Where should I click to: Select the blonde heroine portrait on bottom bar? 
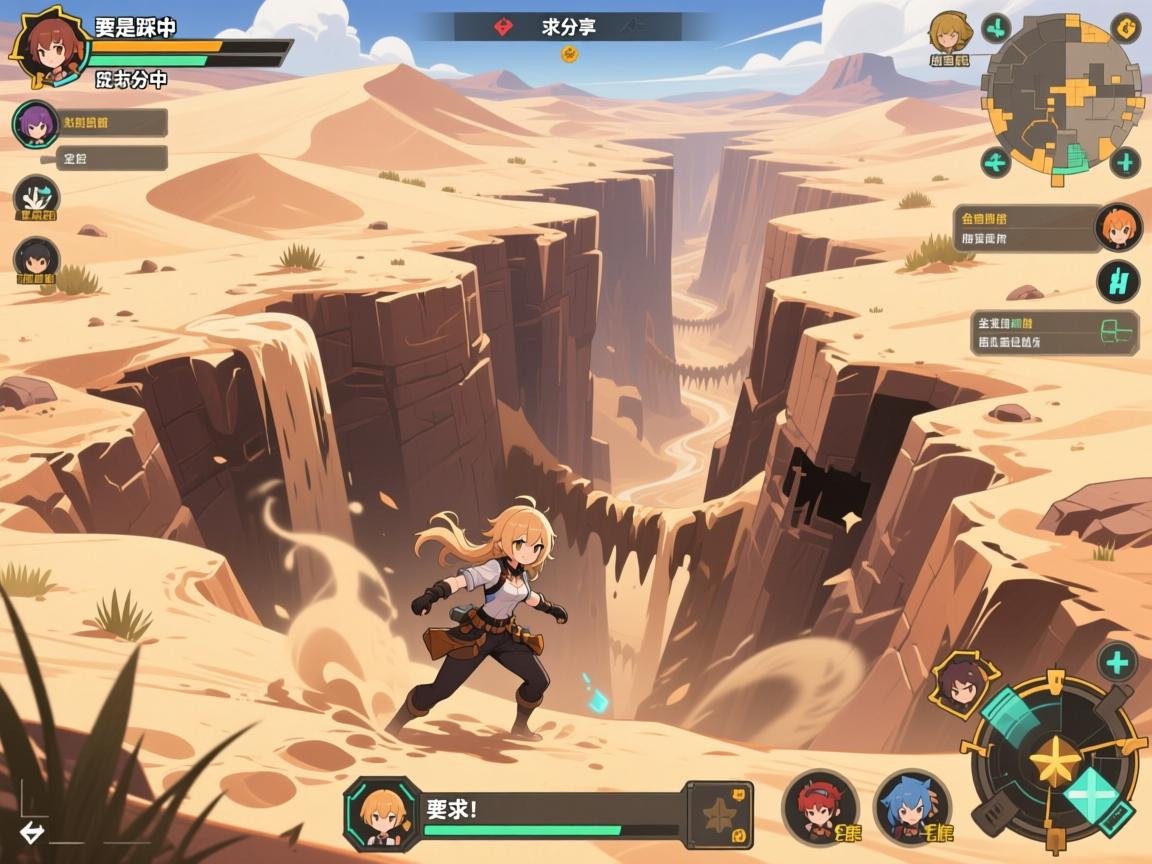[x=381, y=813]
